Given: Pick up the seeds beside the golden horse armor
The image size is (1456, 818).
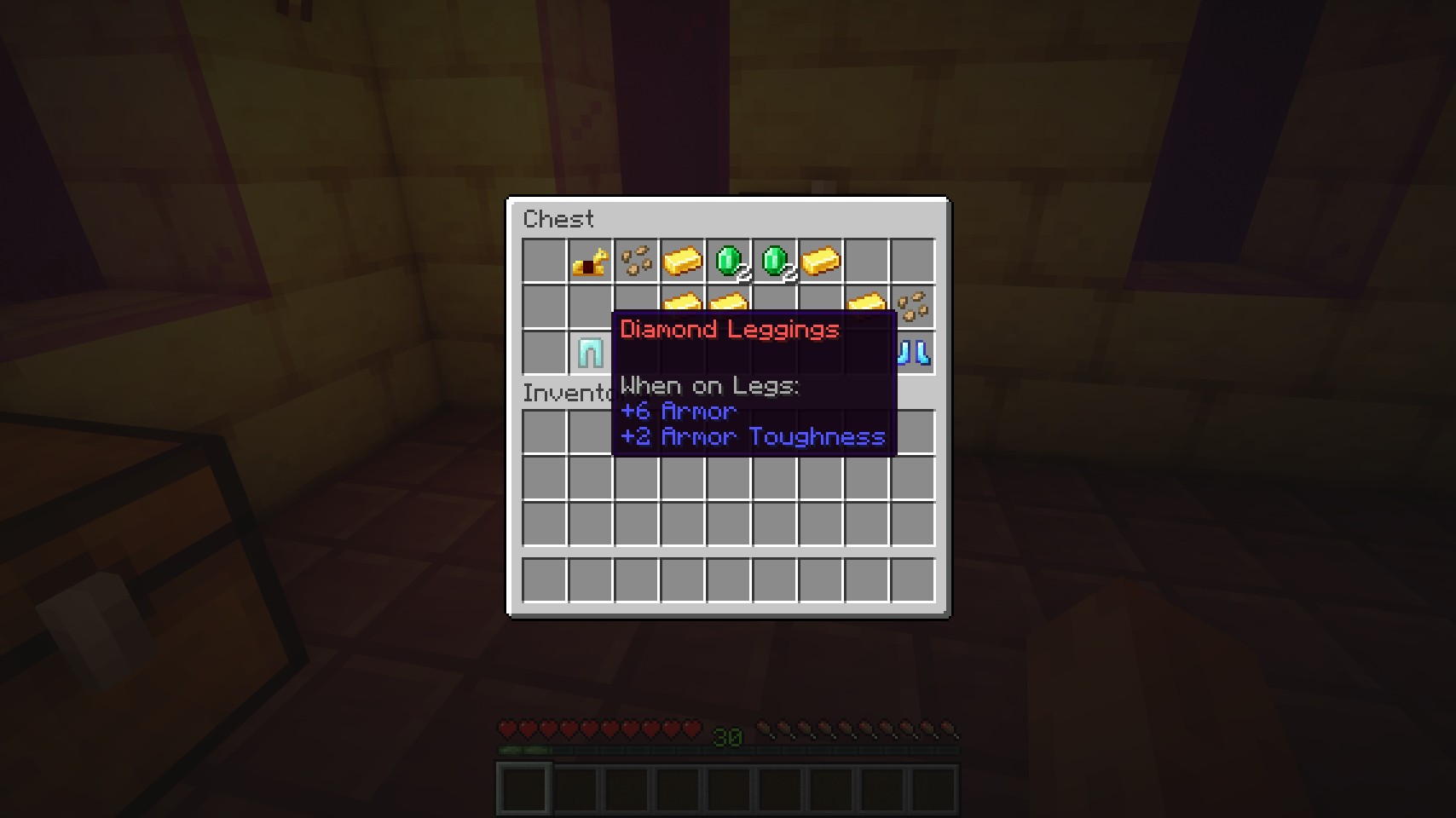Looking at the screenshot, I should (x=636, y=262).
